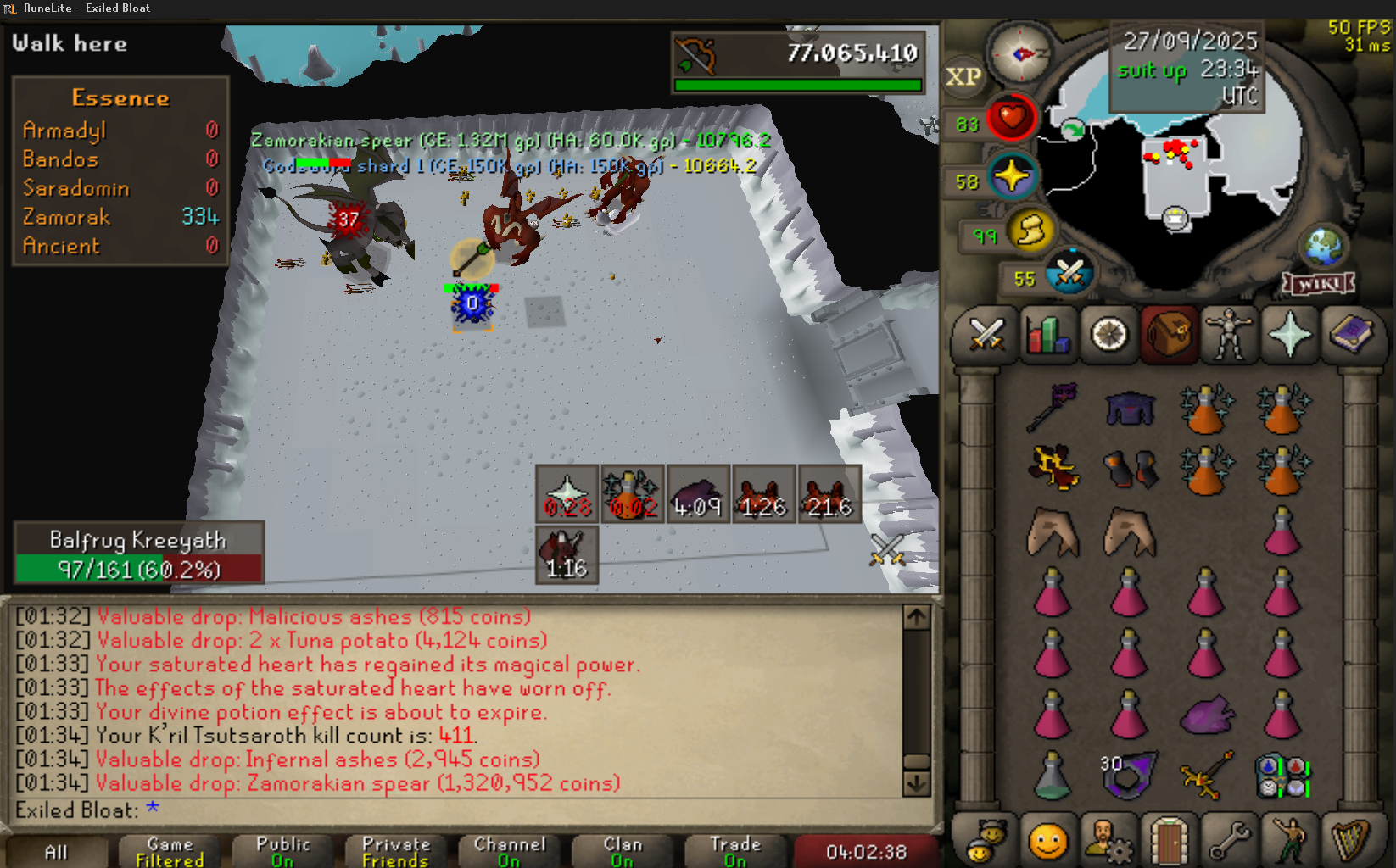This screenshot has width=1396, height=868.
Task: Open the Clan chat tab
Action: (622, 852)
